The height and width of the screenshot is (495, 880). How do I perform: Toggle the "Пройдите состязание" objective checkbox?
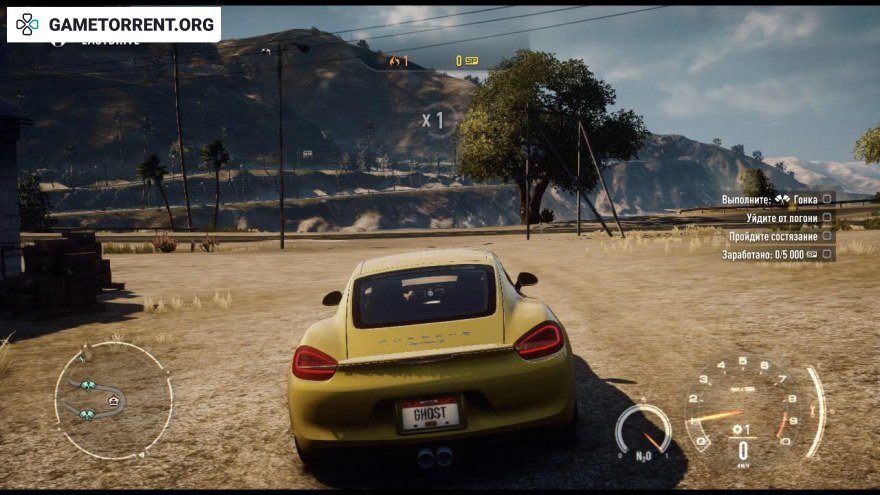(x=827, y=236)
